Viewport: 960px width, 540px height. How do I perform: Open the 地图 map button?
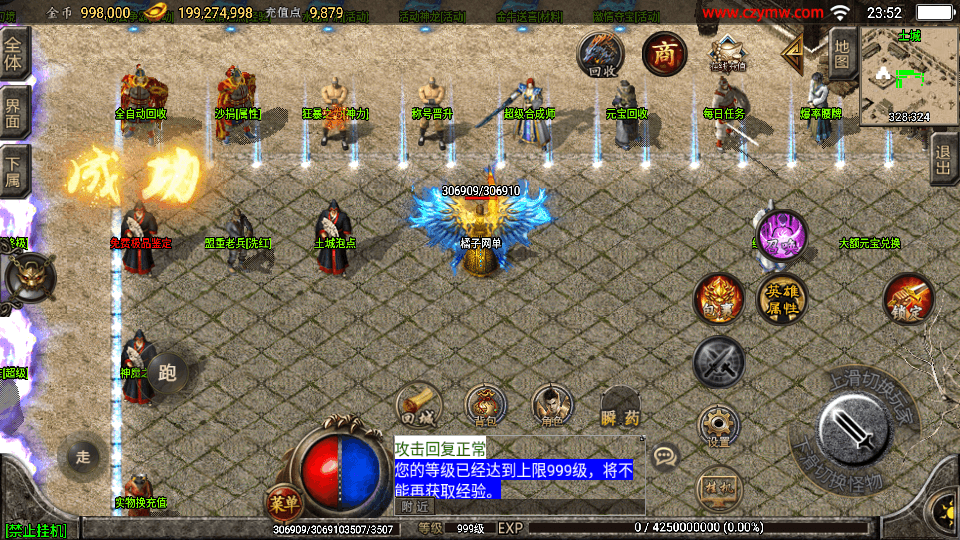pyautogui.click(x=842, y=53)
